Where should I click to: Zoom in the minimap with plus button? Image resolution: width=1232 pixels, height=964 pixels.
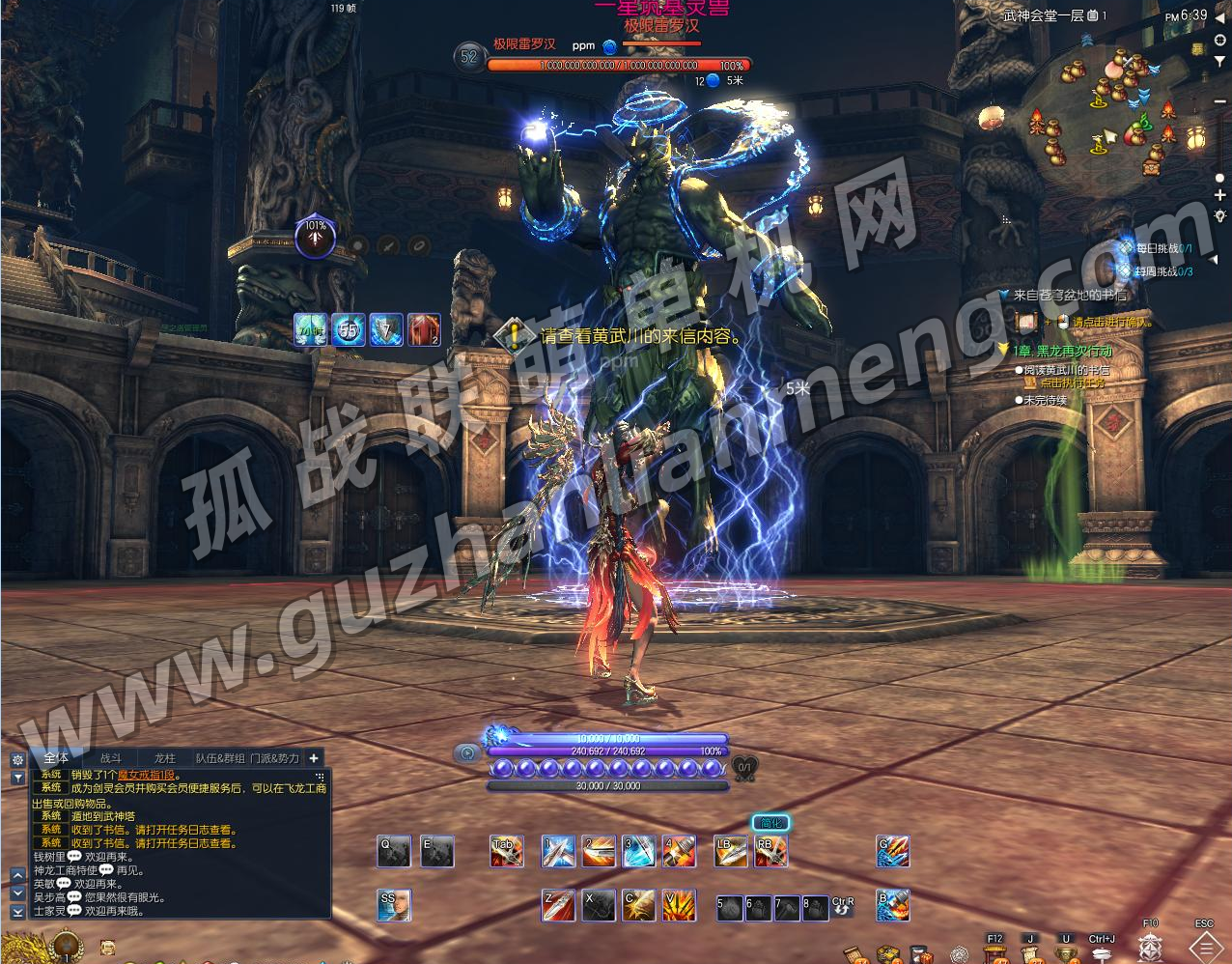1220,196
